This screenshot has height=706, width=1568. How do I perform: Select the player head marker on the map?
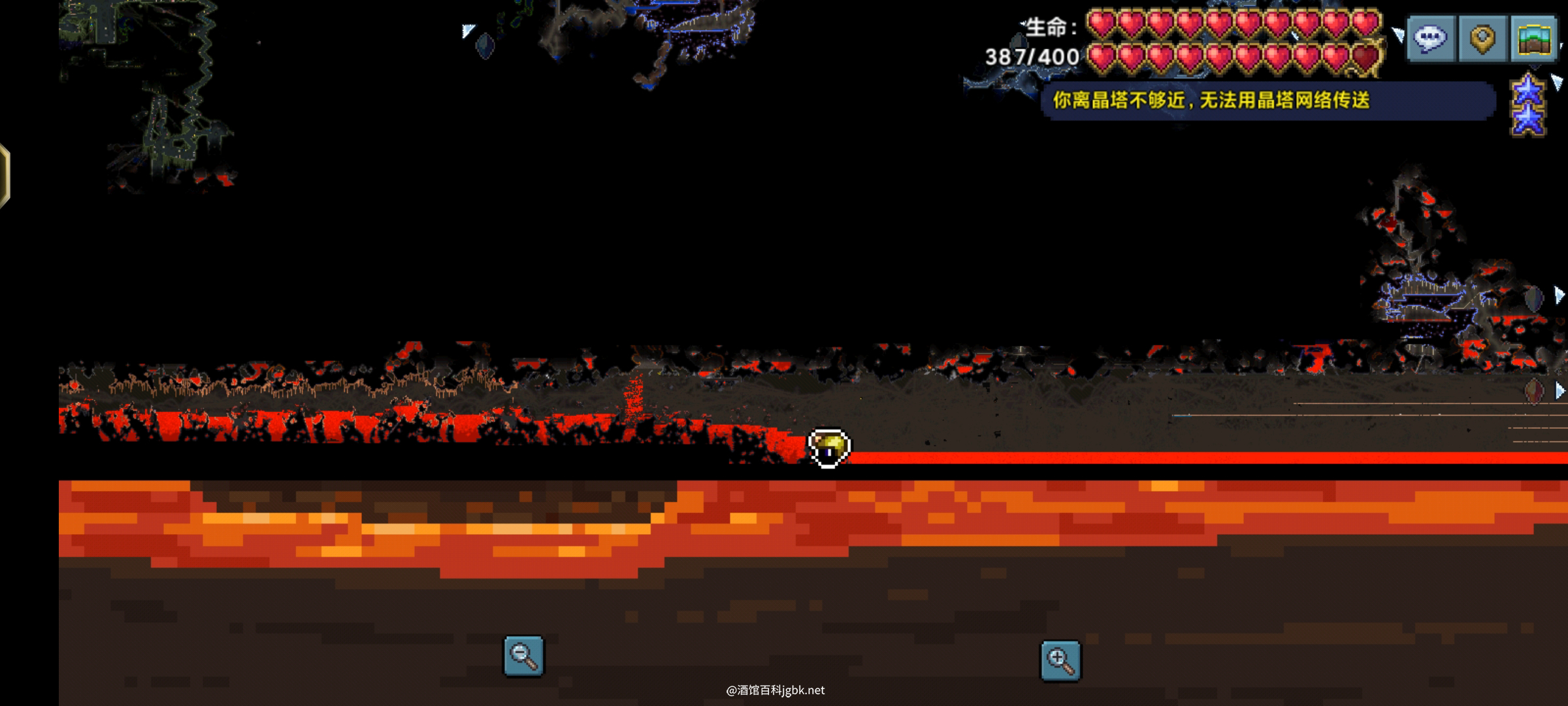tap(829, 448)
